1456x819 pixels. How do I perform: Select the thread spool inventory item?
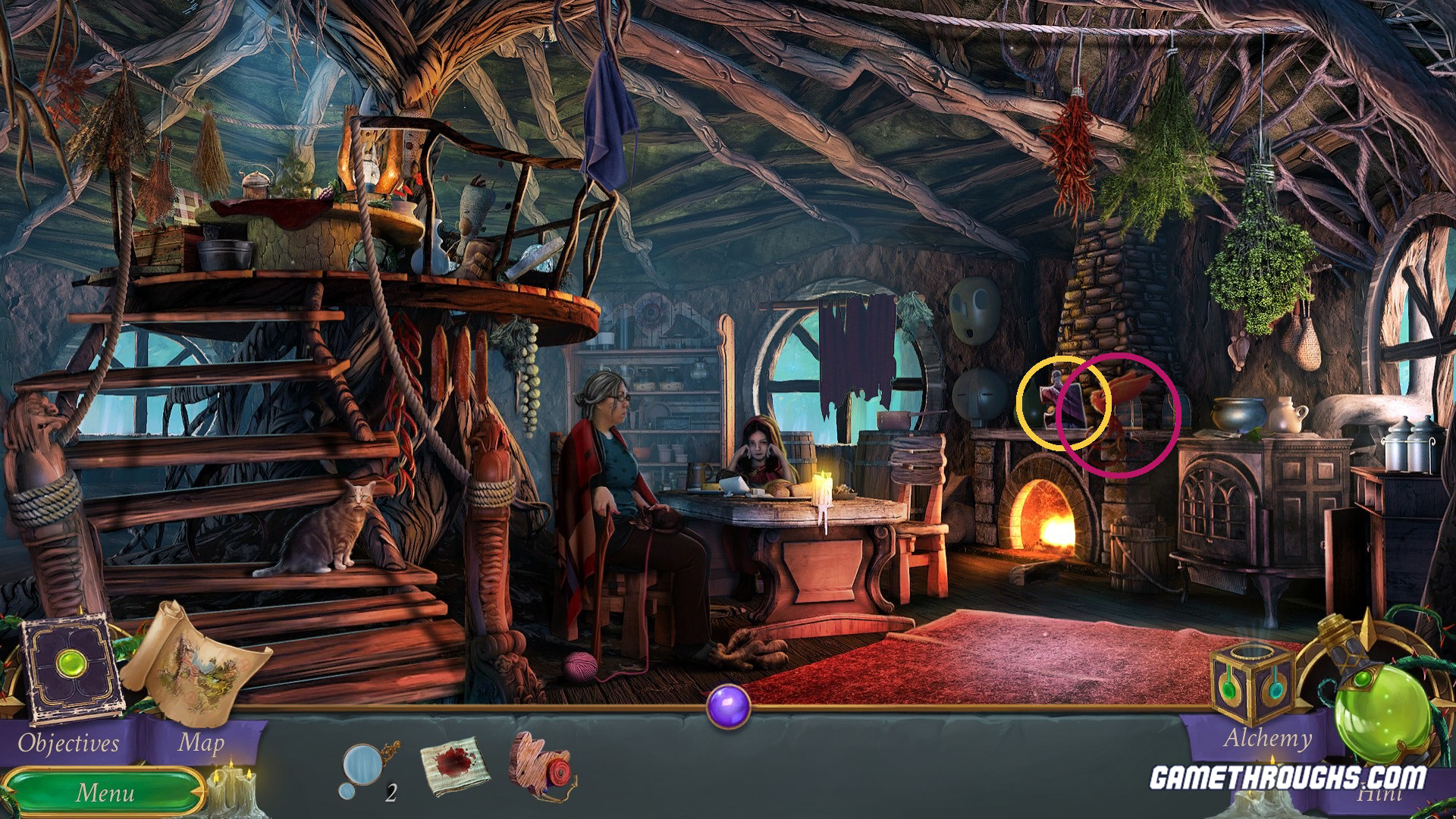click(542, 766)
